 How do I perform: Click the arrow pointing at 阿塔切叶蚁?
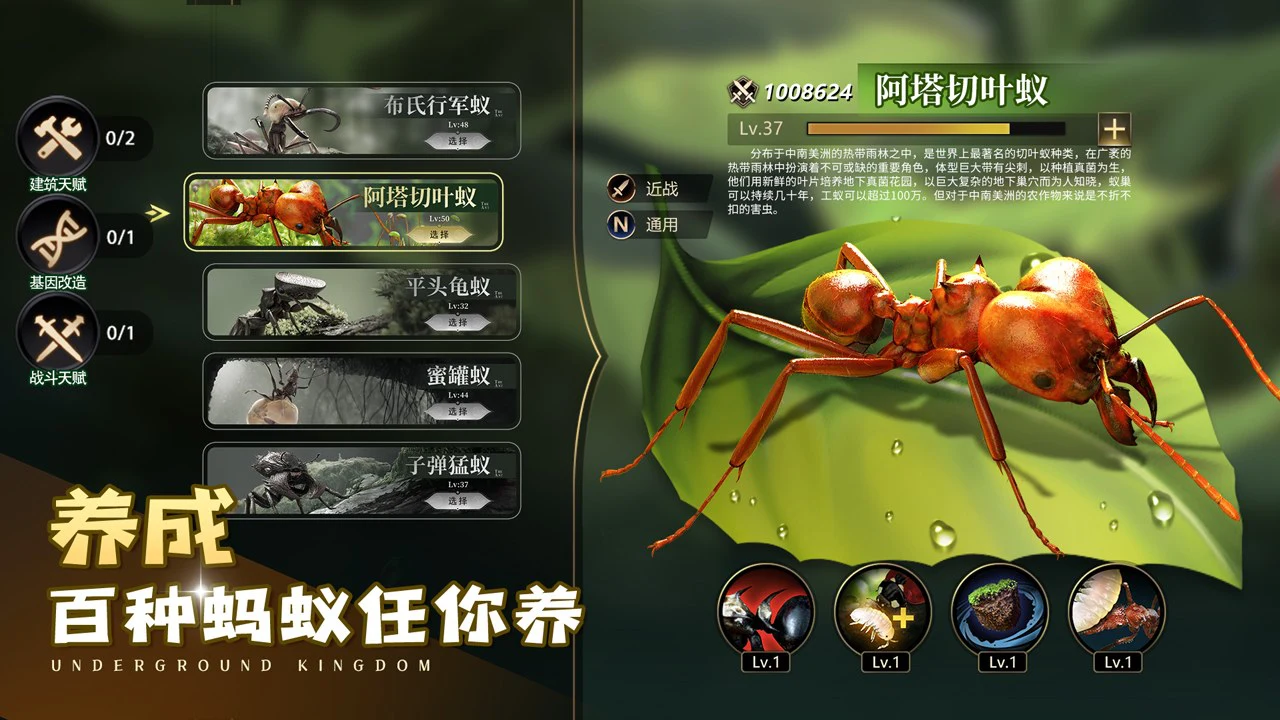(x=158, y=212)
